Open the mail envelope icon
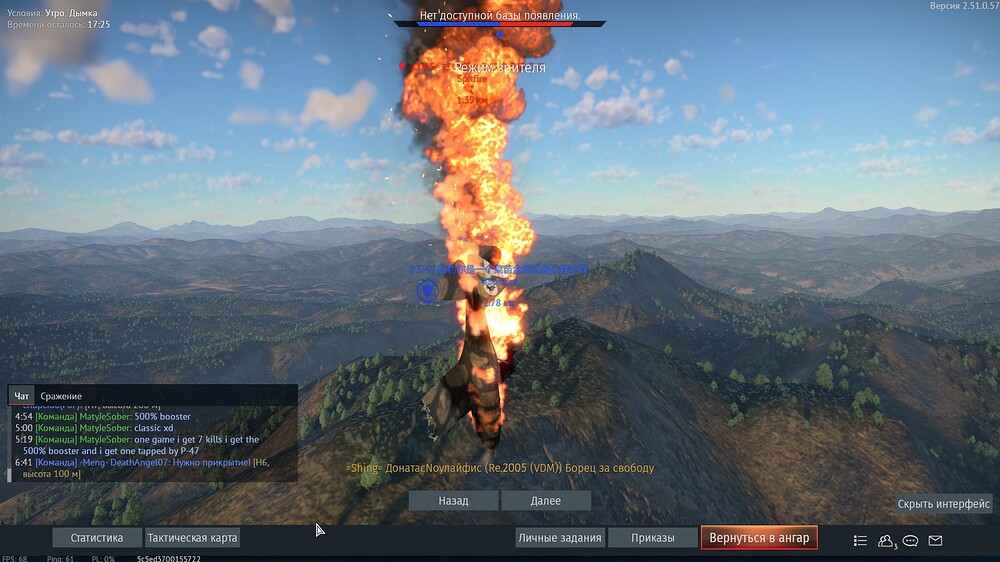Viewport: 1000px width, 562px height. pos(936,540)
